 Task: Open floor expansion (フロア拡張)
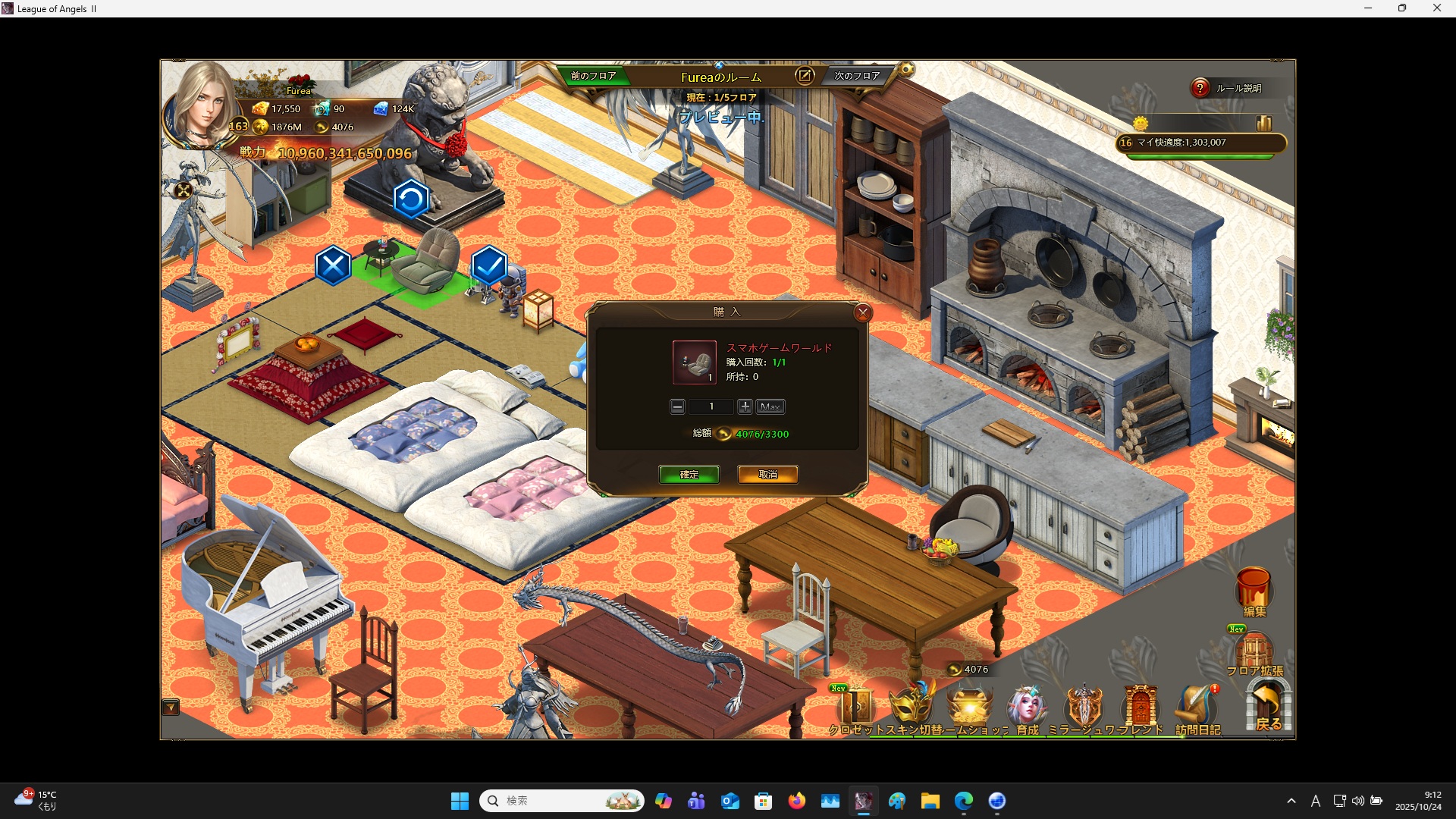point(1254,652)
